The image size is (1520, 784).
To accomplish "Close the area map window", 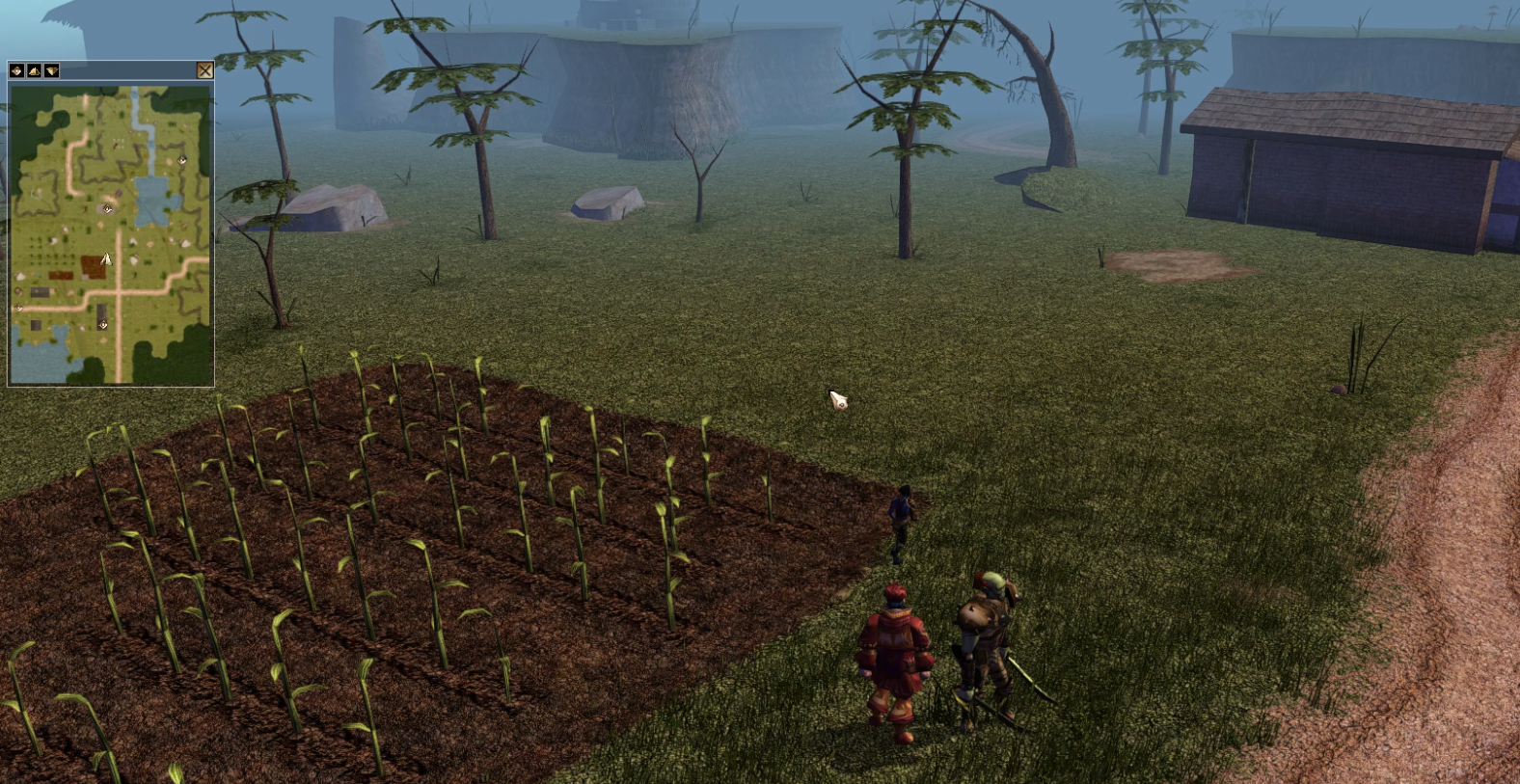I will click(204, 70).
